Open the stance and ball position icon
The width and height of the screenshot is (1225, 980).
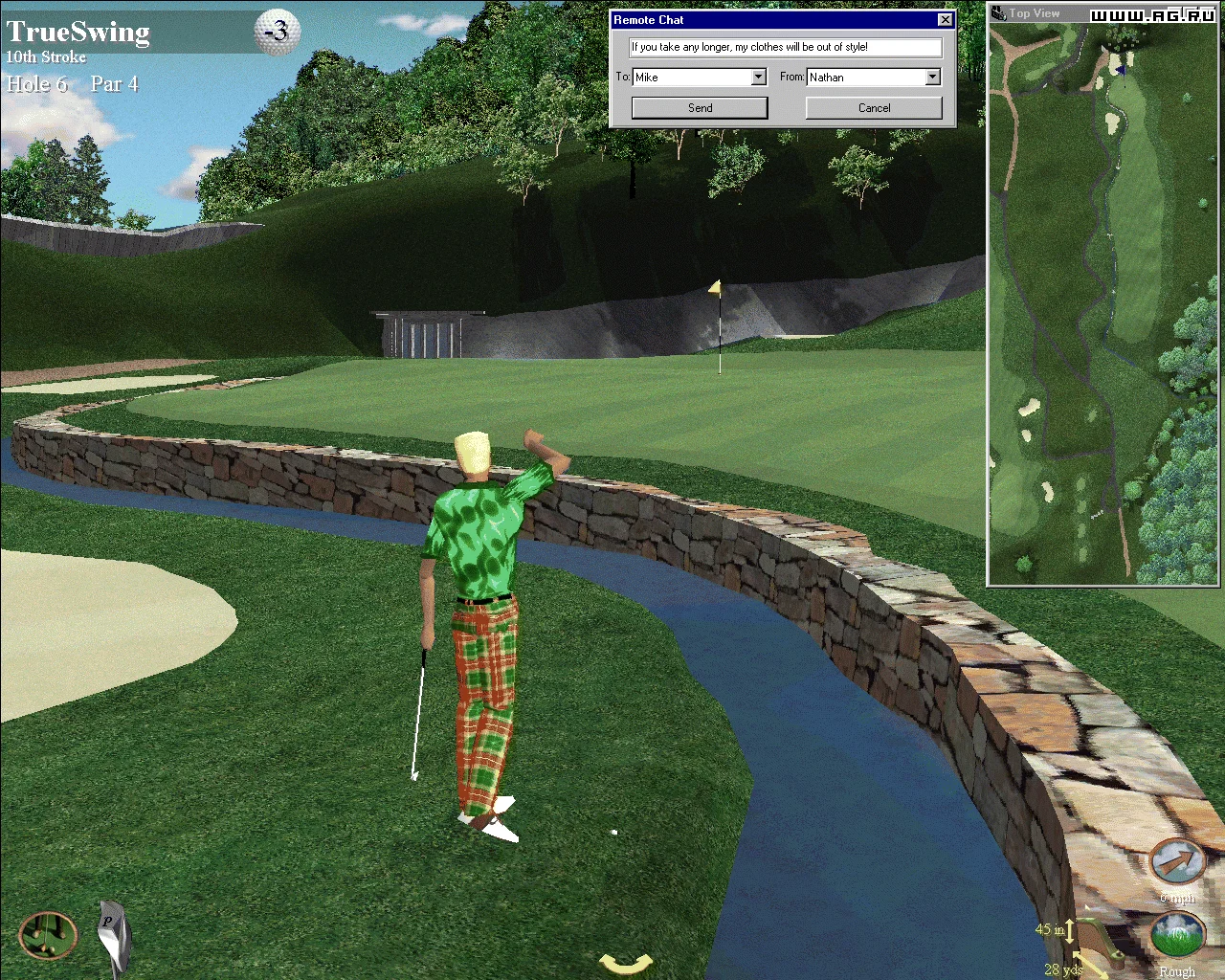click(x=48, y=935)
